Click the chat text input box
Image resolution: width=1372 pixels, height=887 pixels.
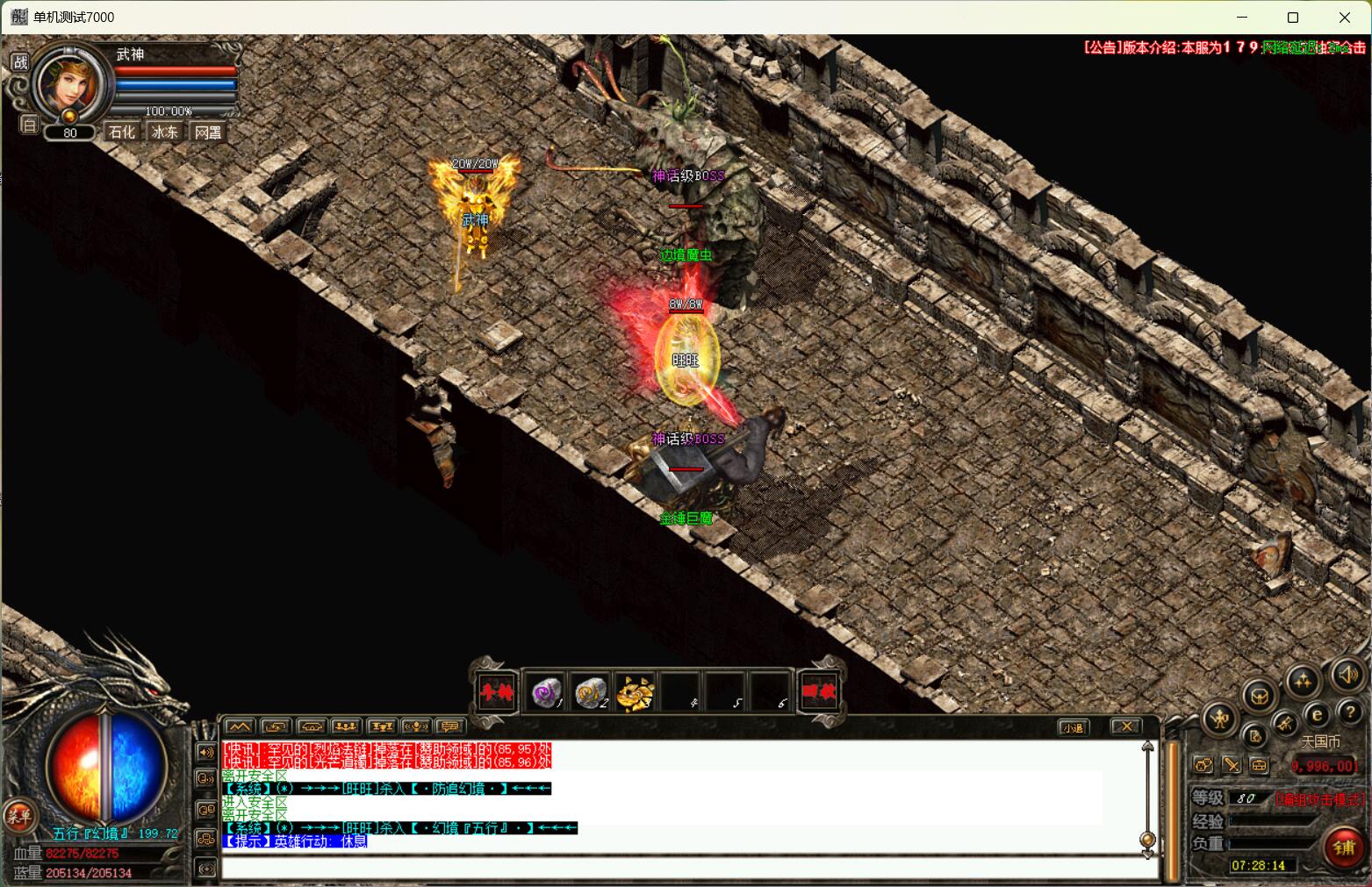click(685, 868)
